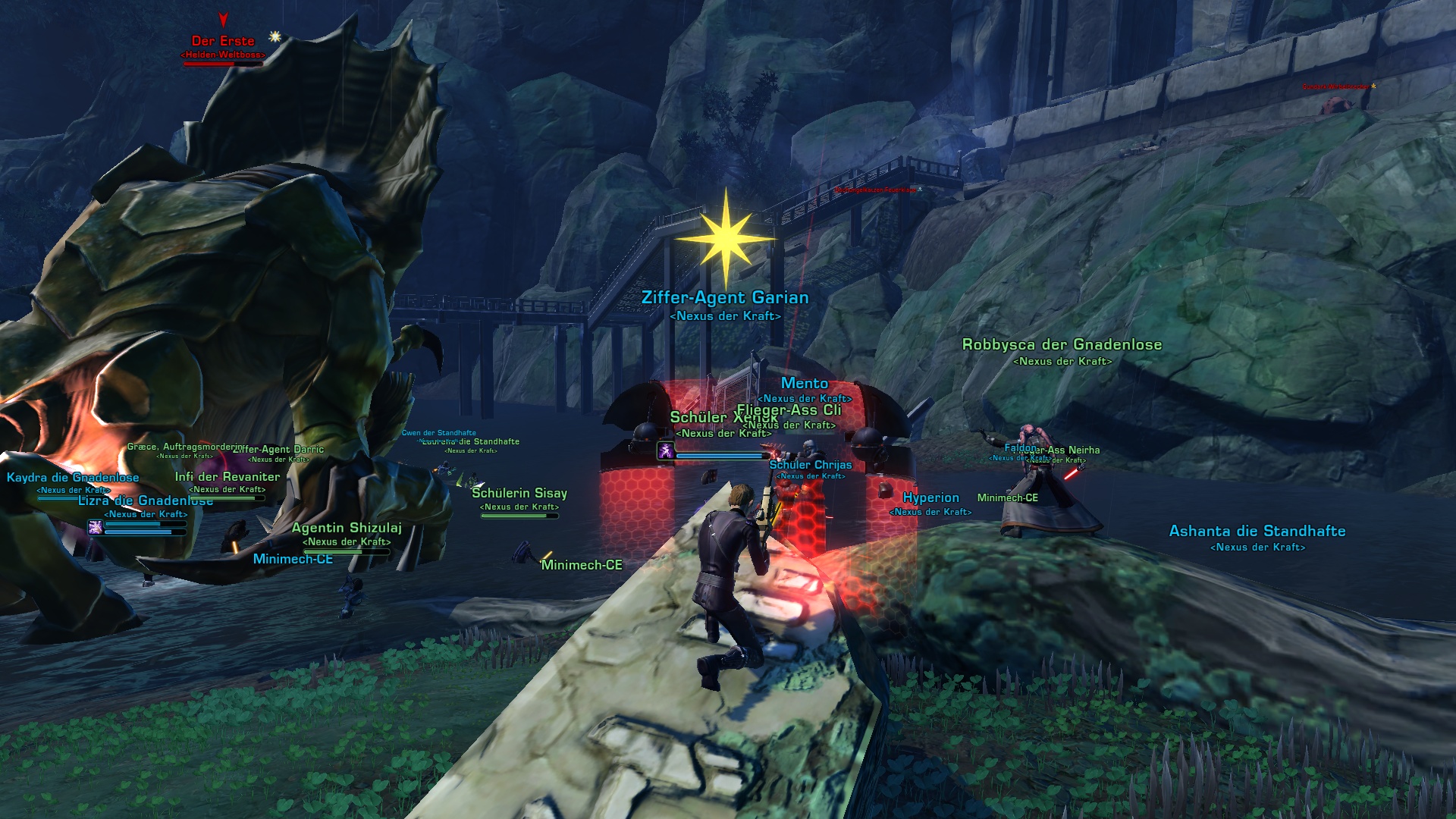Select Ziffer-Agent Garian's nameplate
1456x819 pixels.
725,298
